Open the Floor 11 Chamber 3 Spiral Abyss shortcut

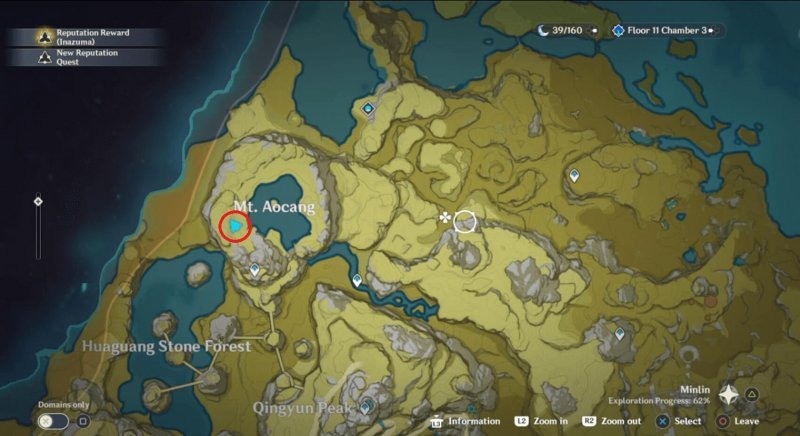click(666, 31)
